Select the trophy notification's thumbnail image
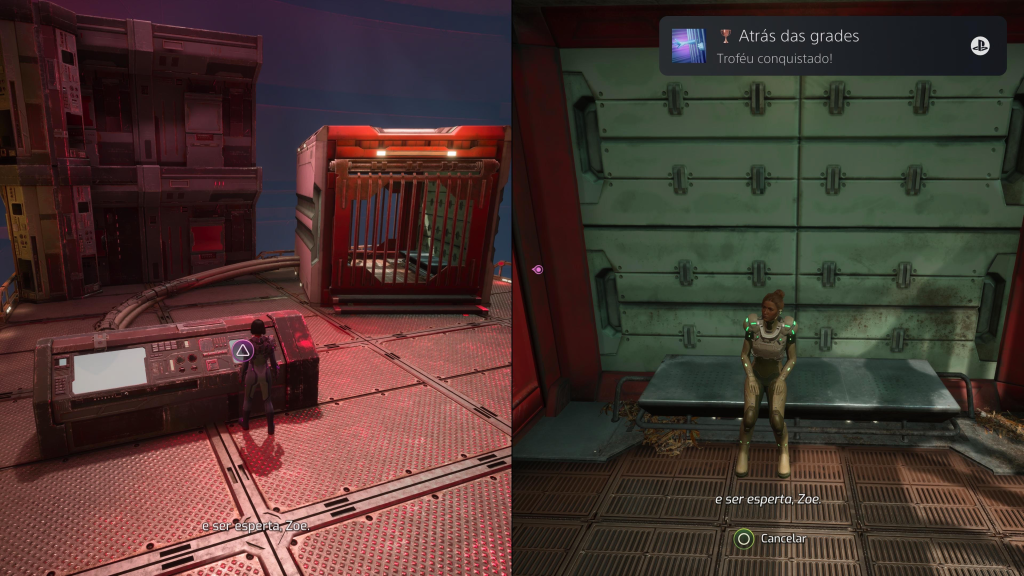Viewport: 1024px width, 576px height. [689, 46]
